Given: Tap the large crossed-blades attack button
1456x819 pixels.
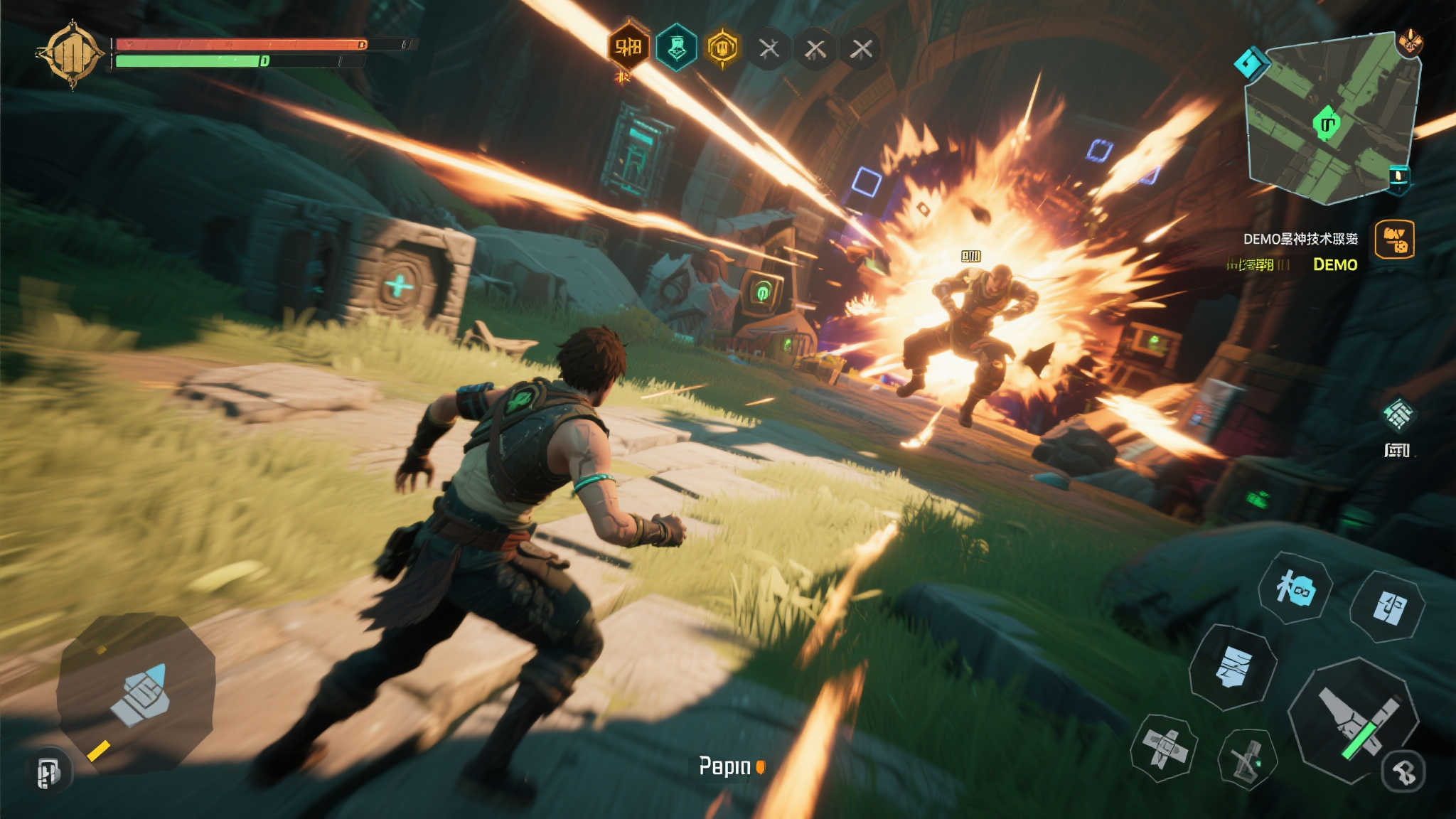Looking at the screenshot, I should (1354, 718).
